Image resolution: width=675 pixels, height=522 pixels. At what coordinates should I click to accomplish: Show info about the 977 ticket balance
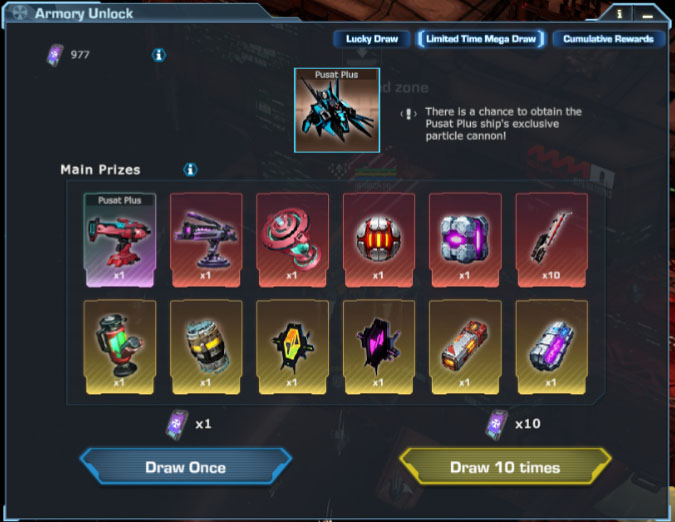pos(159,55)
